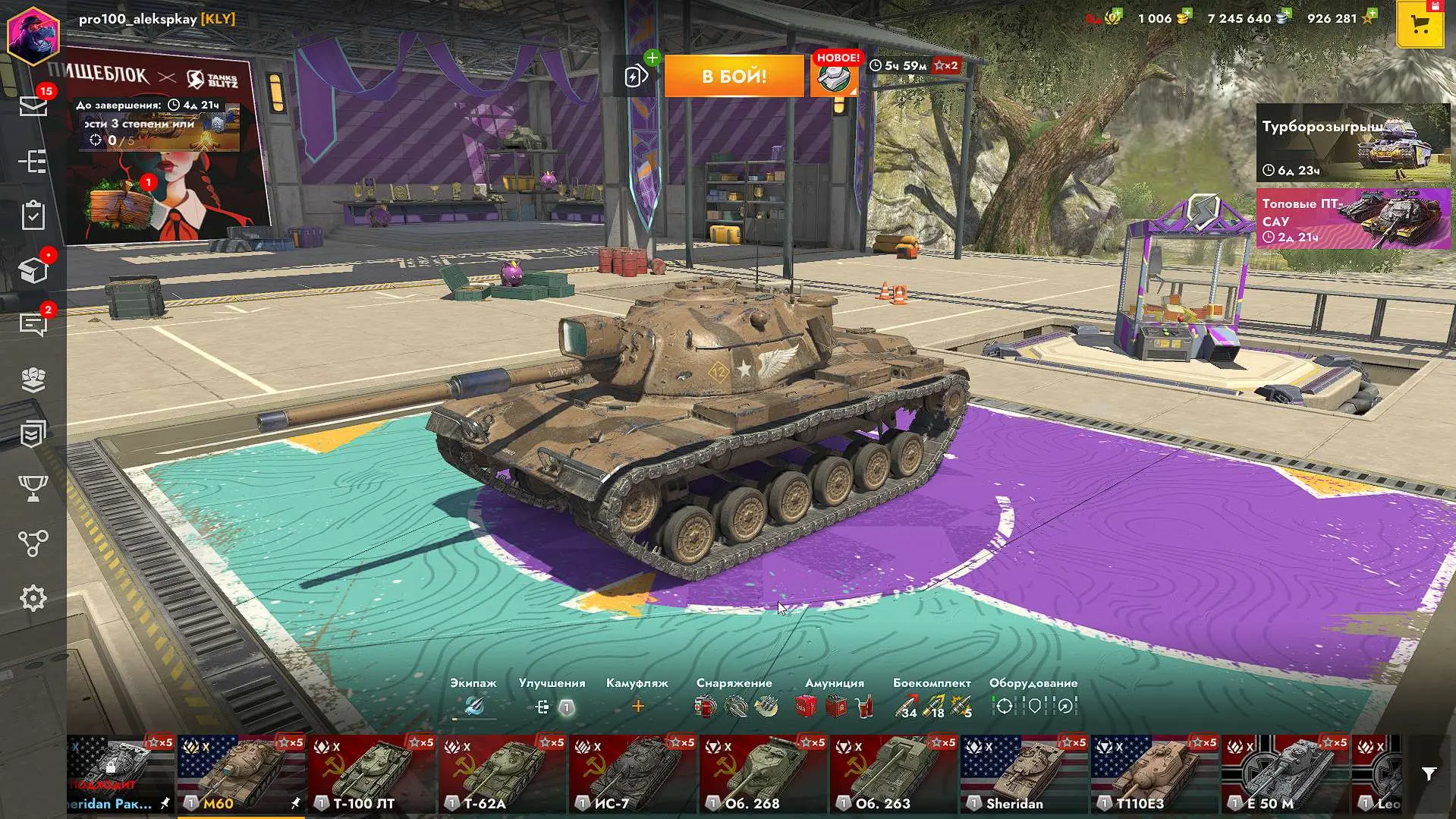Add camouflage via Камуфляж plus
Viewport: 1456px width, 819px height.
(637, 707)
